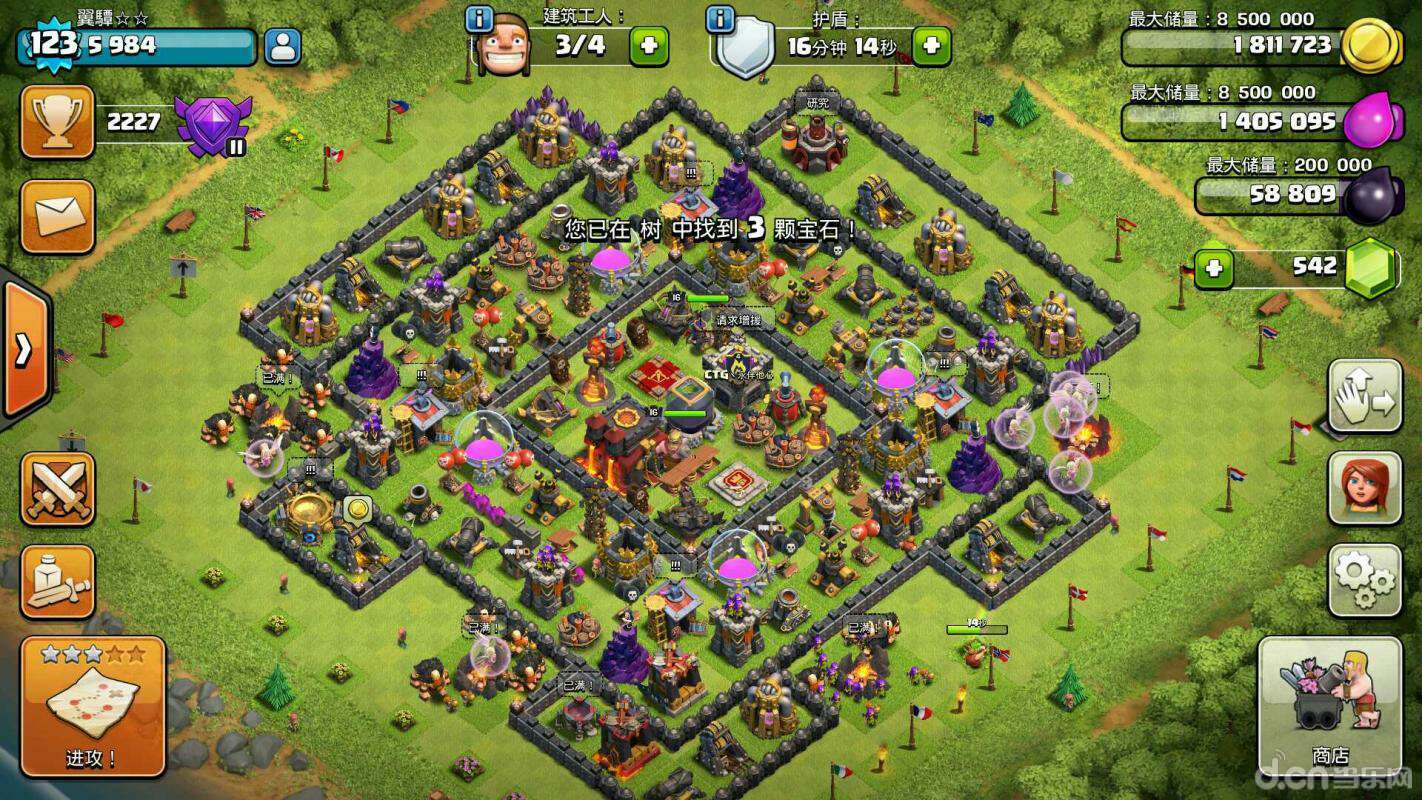This screenshot has width=1422, height=800.
Task: Tap the gold coin storage icon
Action: (x=1370, y=45)
